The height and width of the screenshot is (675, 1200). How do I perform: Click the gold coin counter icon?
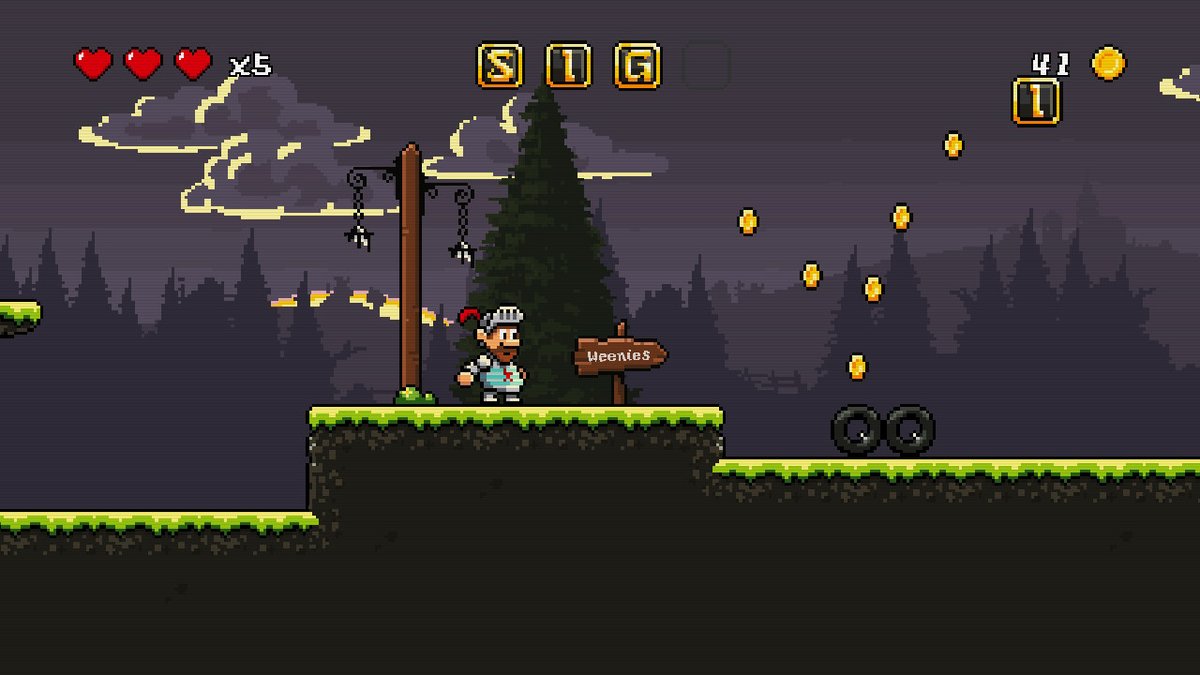[1108, 63]
